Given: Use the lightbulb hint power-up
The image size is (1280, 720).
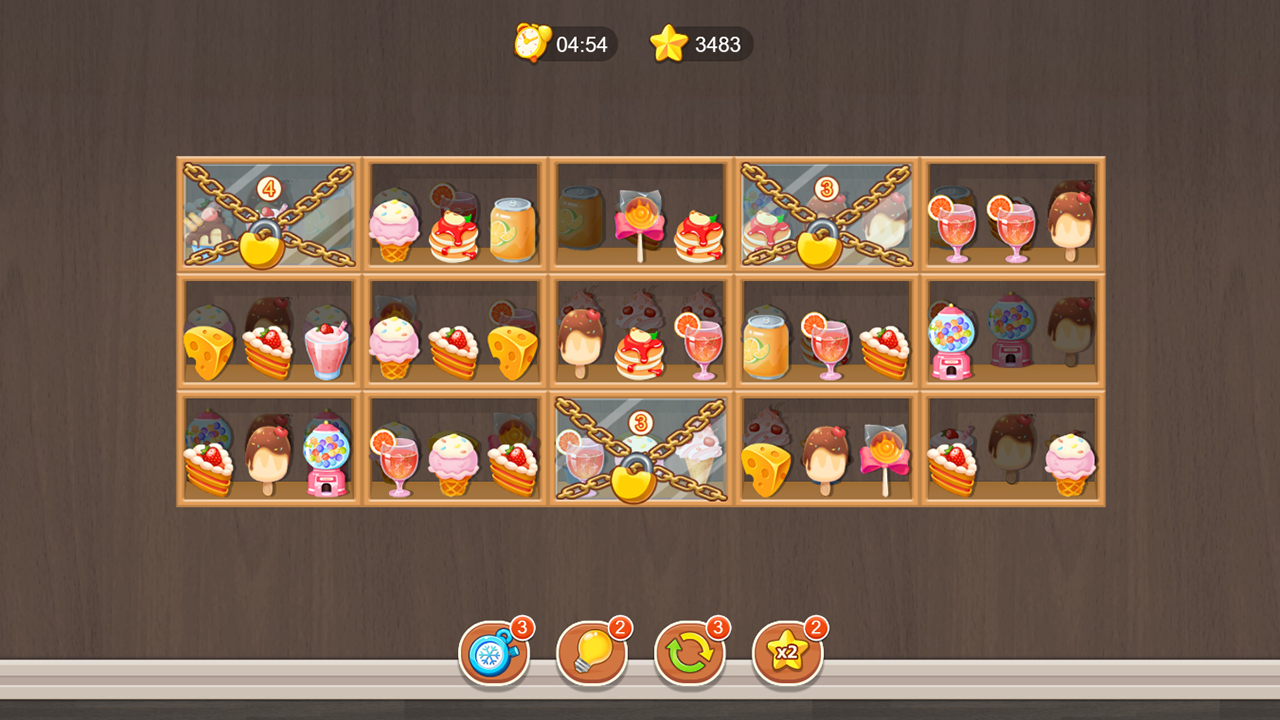Looking at the screenshot, I should [x=592, y=652].
